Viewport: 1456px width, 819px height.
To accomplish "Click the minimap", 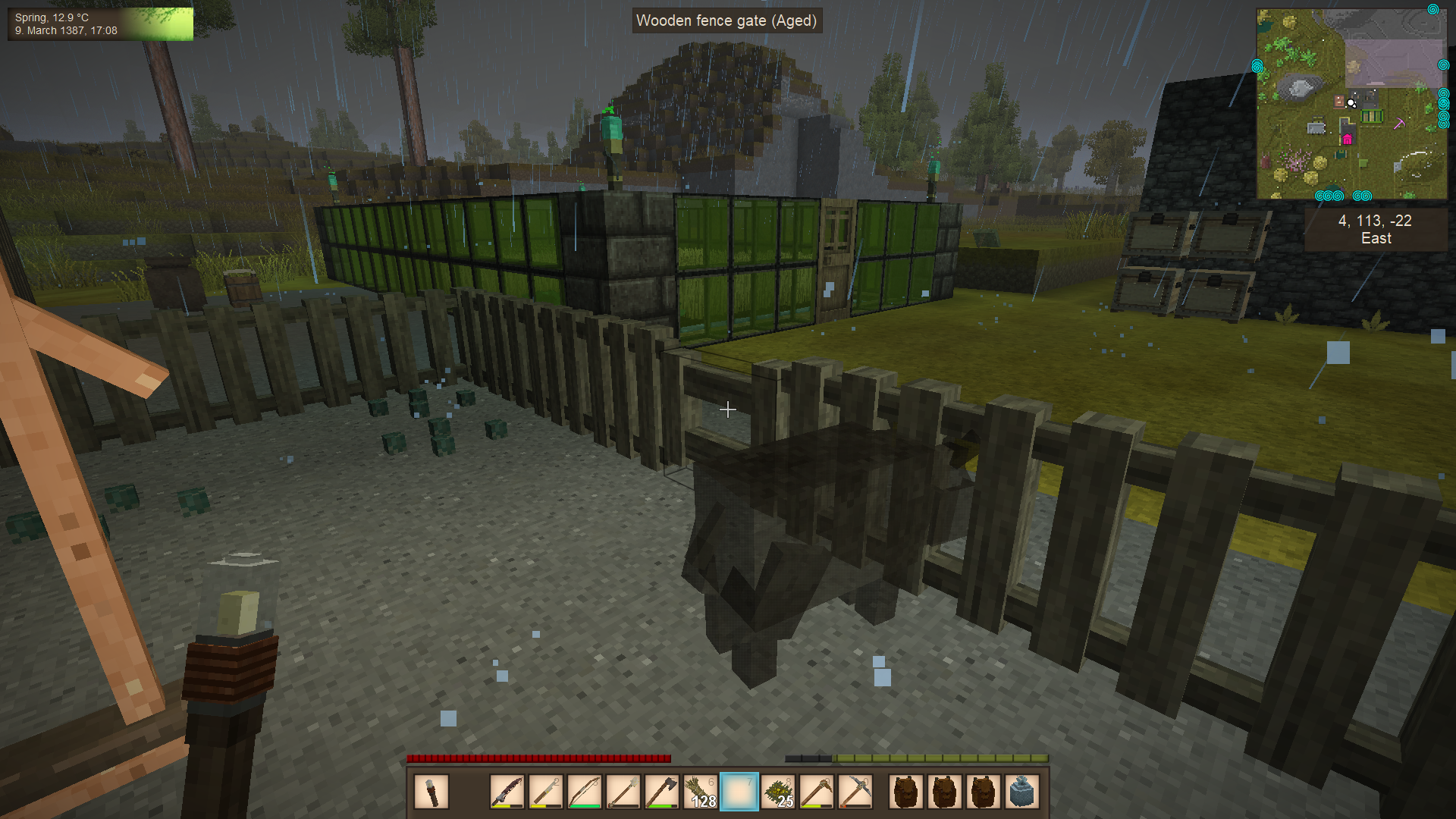I will [x=1351, y=104].
